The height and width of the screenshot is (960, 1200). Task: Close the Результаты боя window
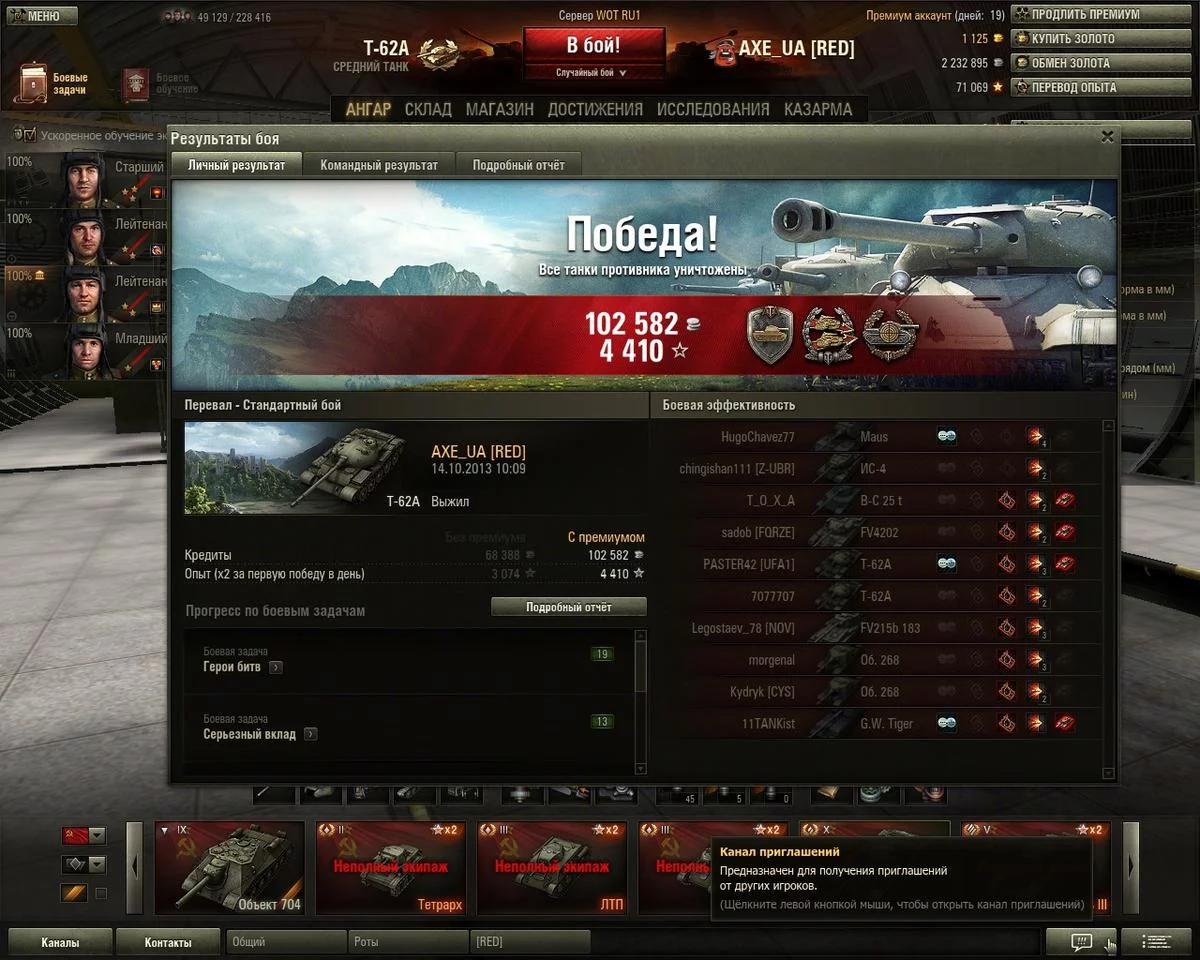pos(1107,137)
